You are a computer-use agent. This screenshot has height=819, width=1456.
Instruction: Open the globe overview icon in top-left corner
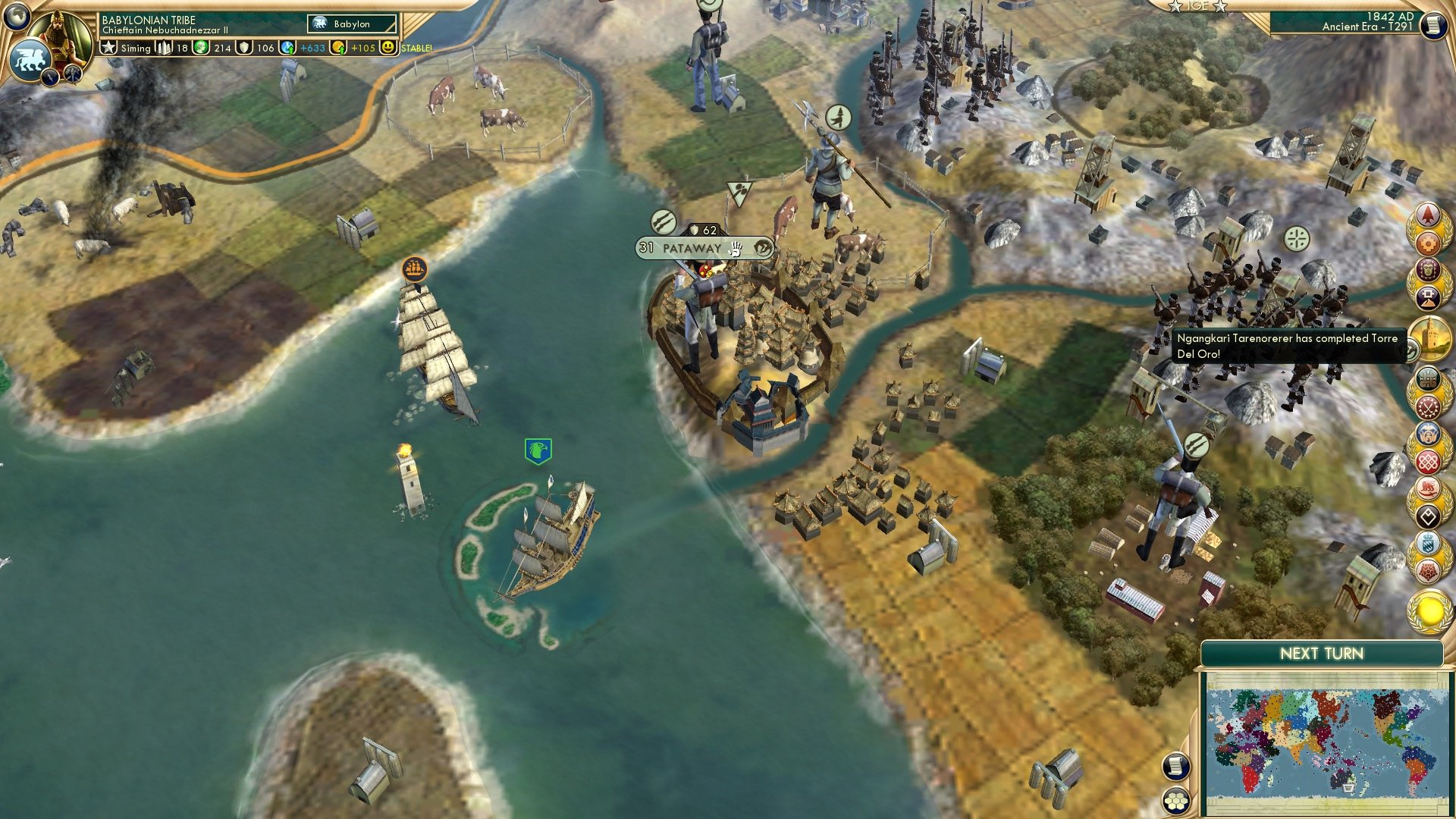click(x=16, y=17)
